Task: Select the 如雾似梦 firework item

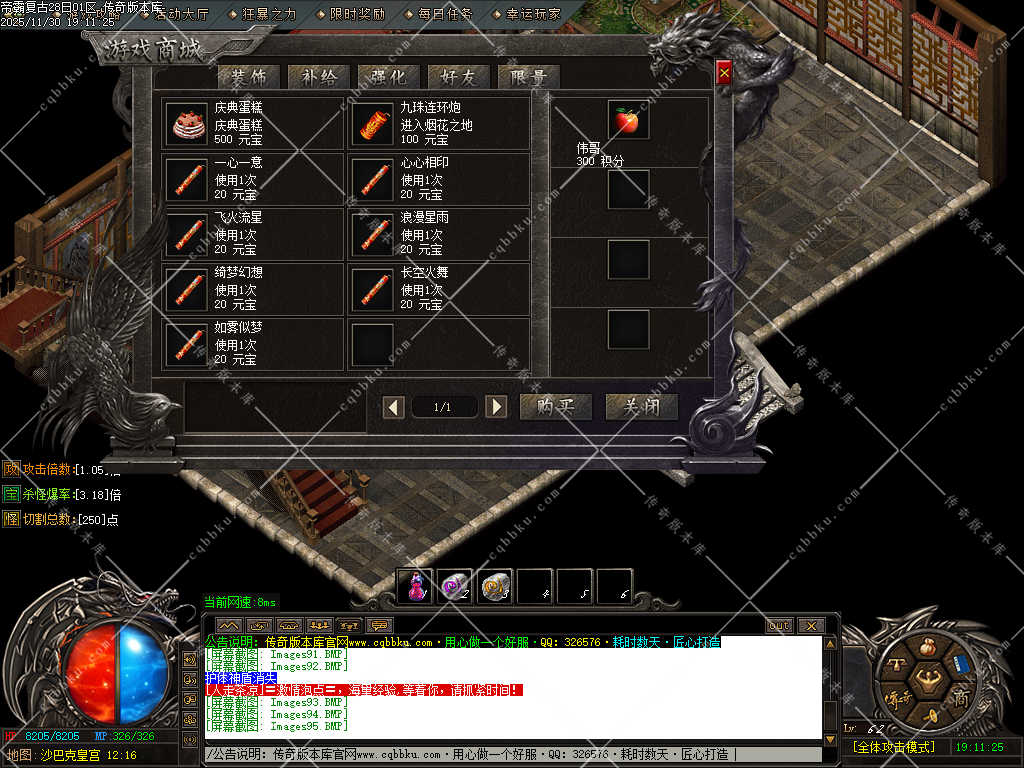Action: (x=185, y=343)
